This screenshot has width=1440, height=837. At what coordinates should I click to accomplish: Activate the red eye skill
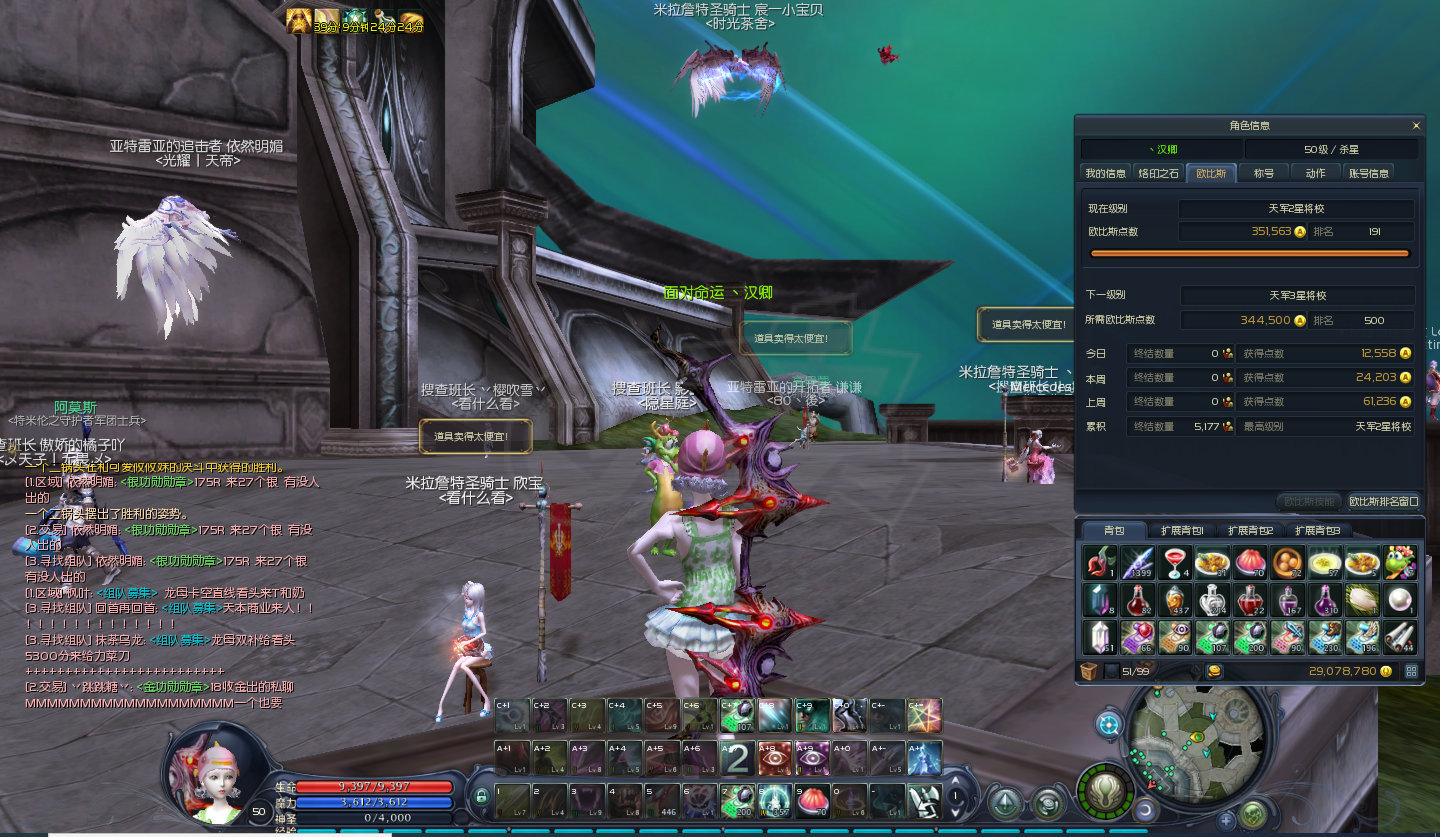(777, 758)
